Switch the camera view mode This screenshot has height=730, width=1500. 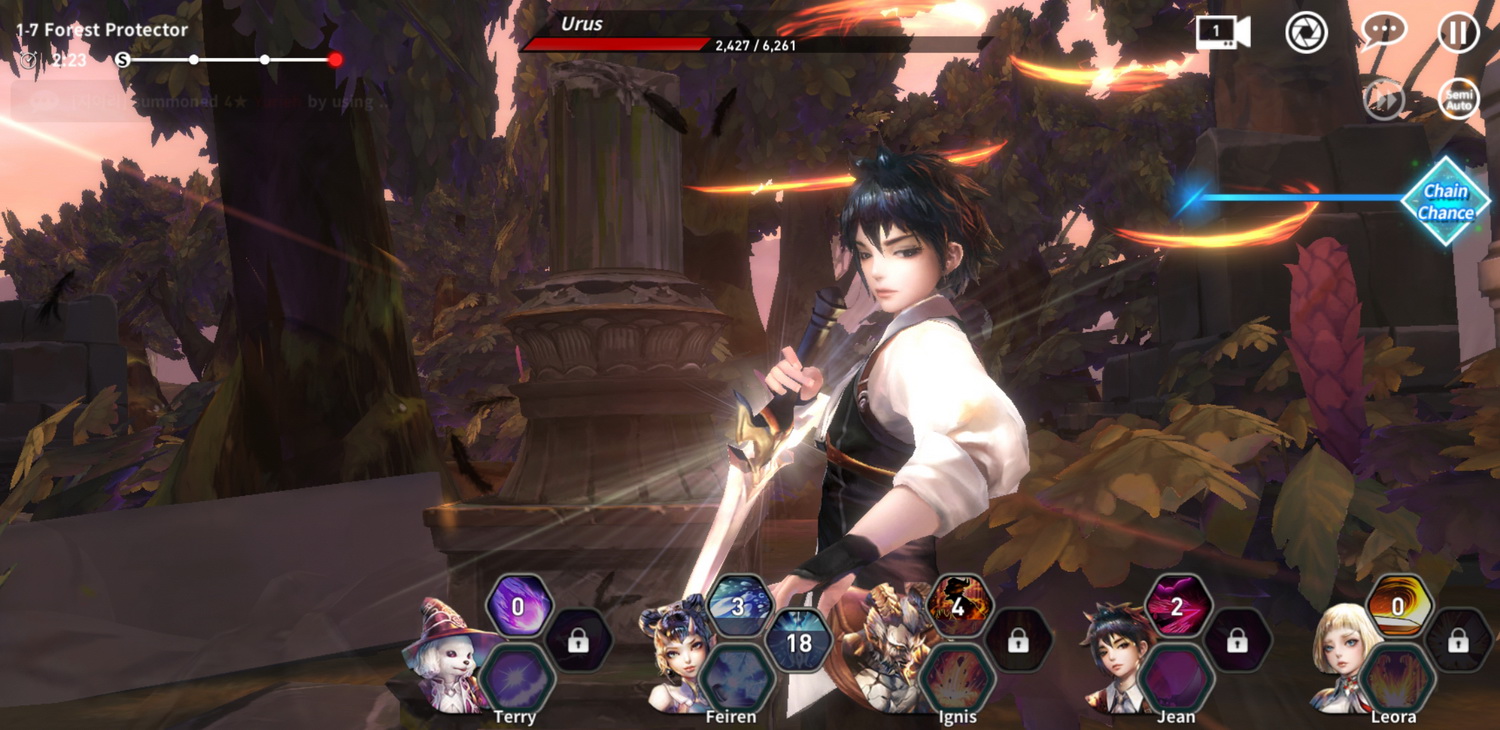click(x=1223, y=33)
